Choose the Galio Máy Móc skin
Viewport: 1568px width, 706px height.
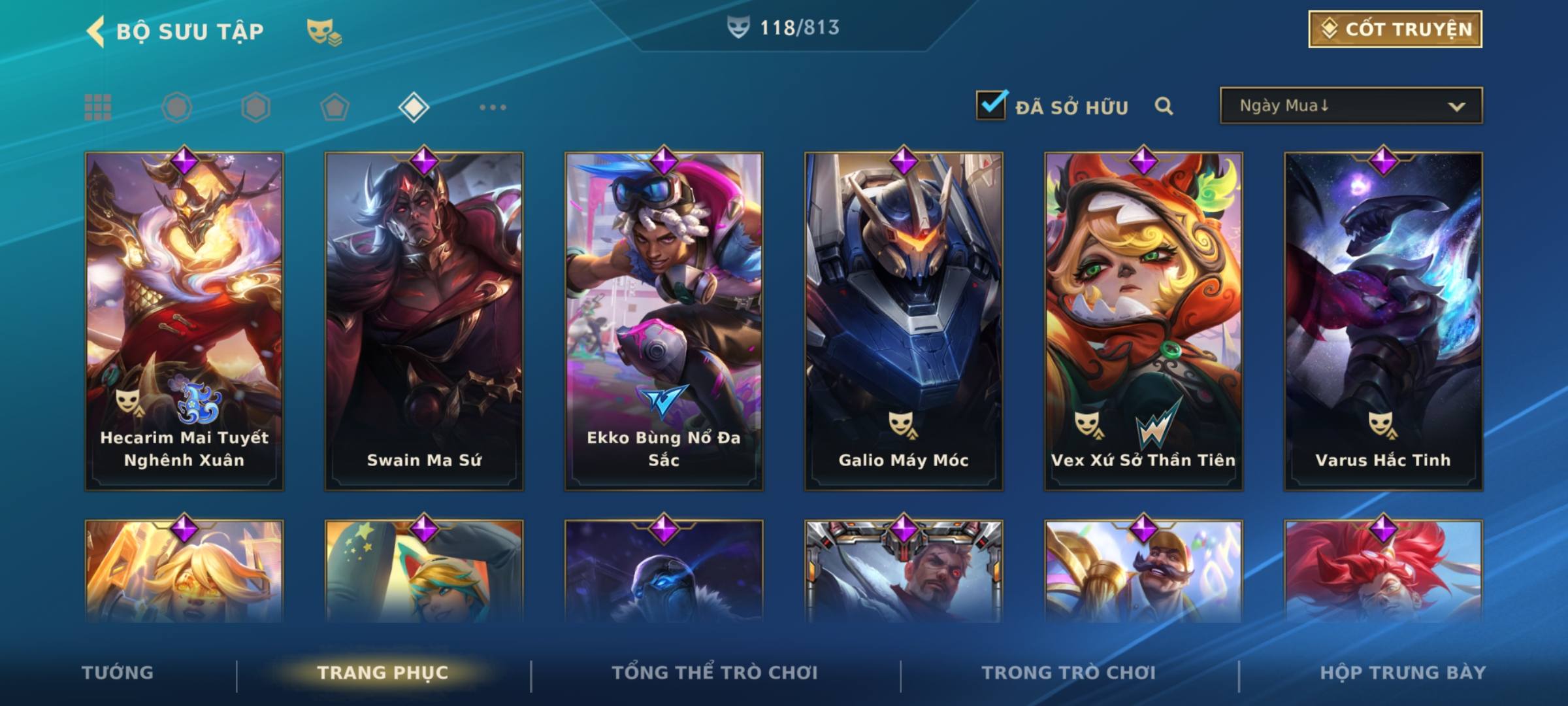point(904,320)
